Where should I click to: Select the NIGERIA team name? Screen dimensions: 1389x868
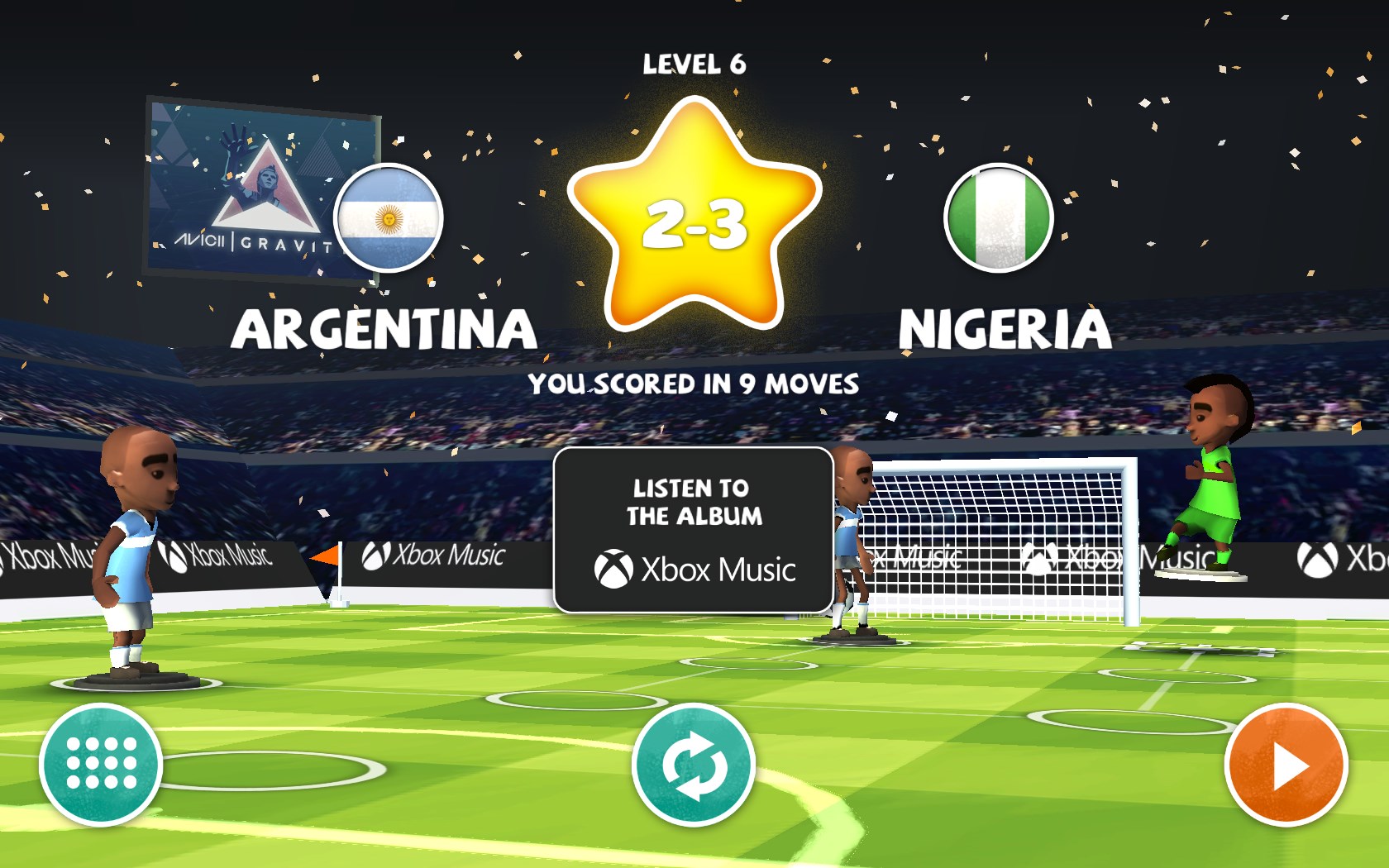click(x=1003, y=327)
